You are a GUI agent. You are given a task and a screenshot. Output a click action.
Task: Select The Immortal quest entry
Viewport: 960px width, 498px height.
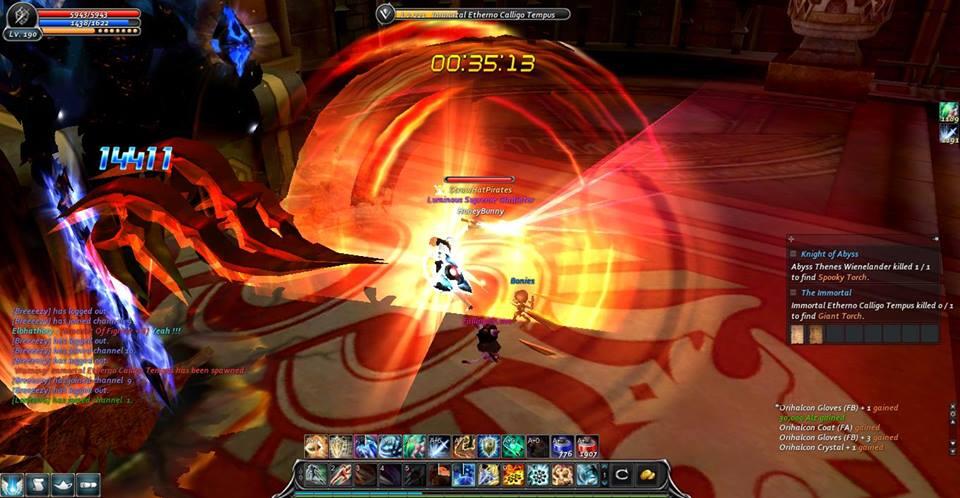(825, 292)
